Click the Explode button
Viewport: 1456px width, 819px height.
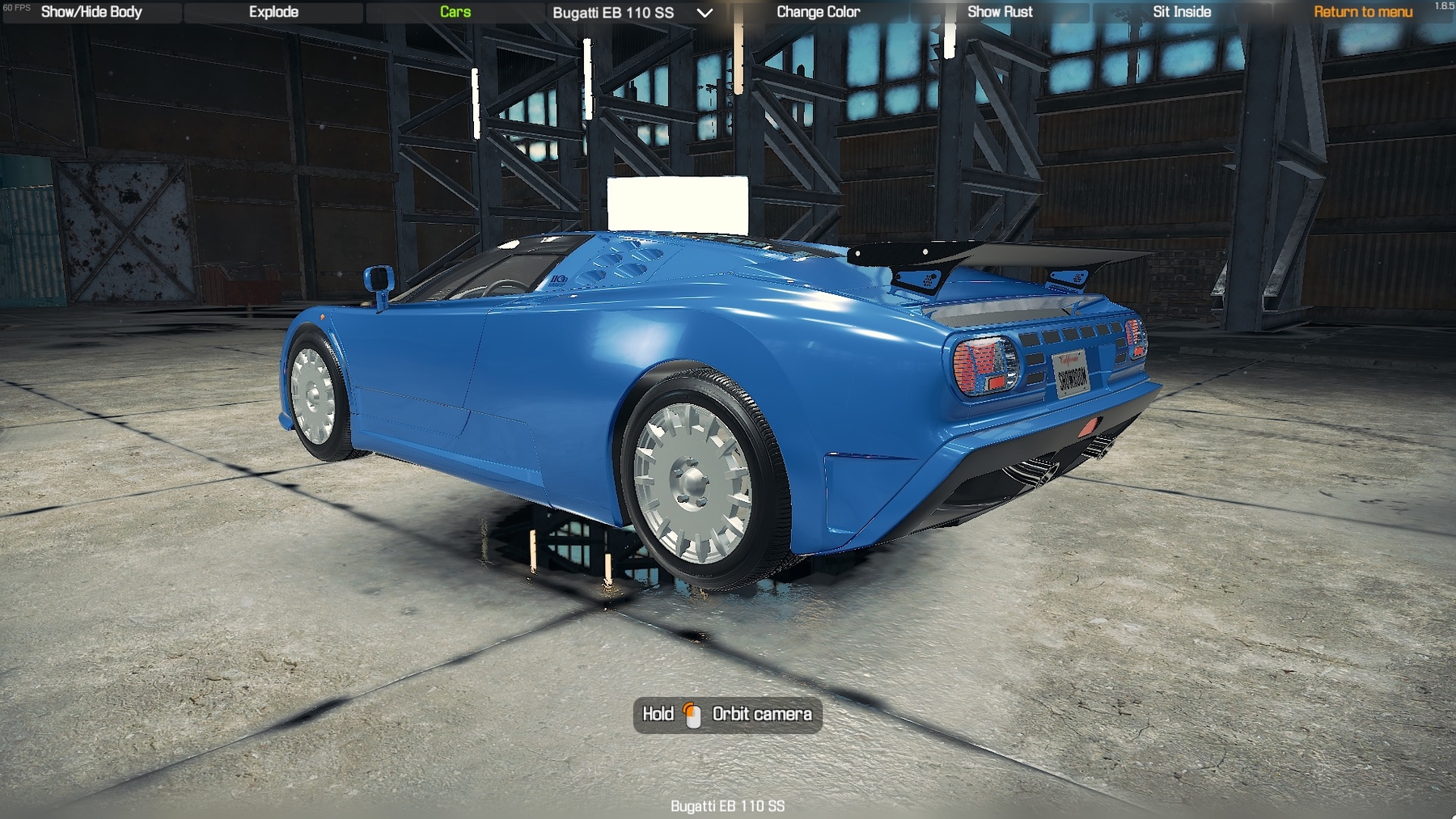click(273, 12)
